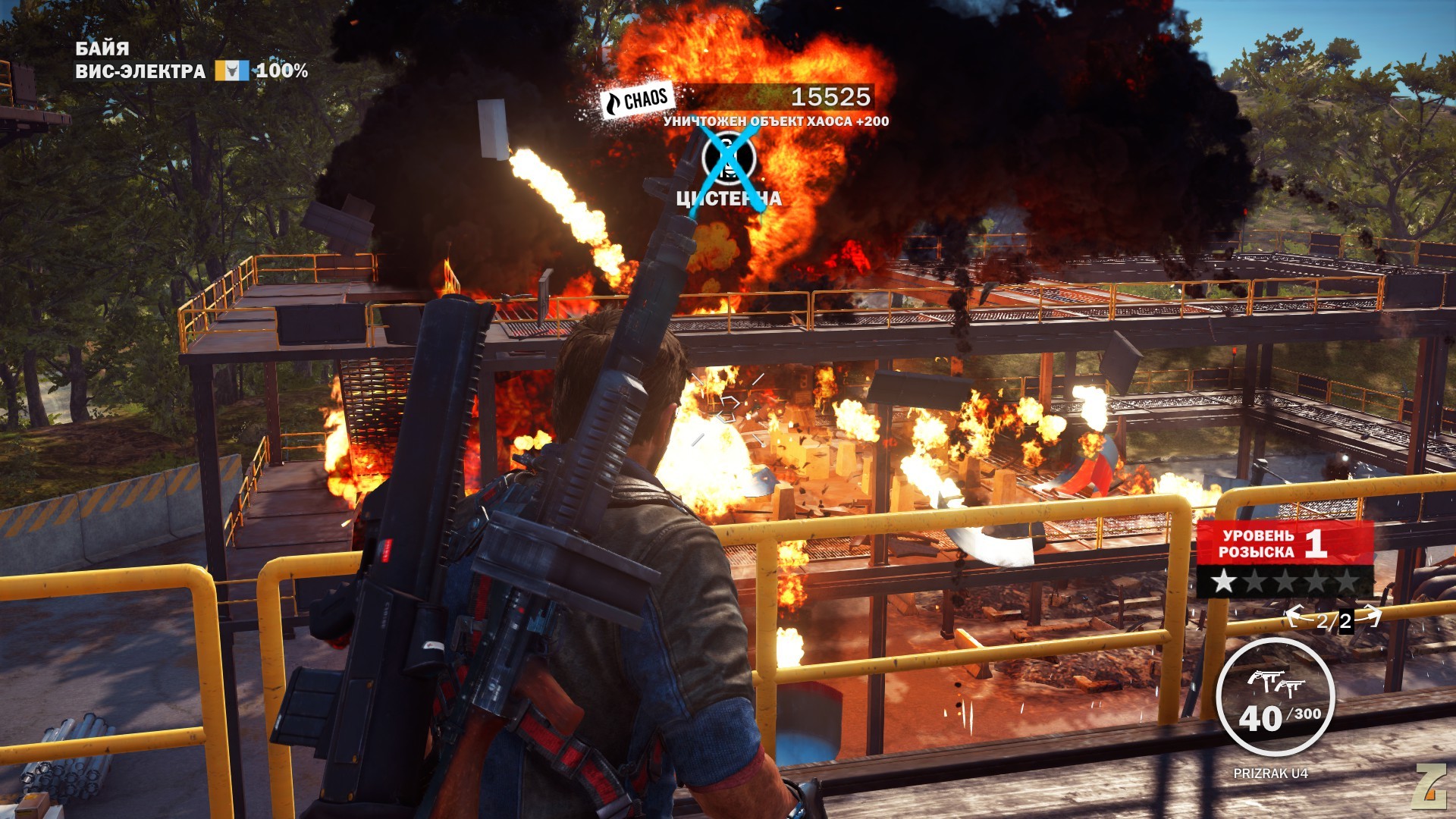Viewport: 1456px width, 819px height.
Task: Click the province flag beside Вис-Электра
Action: pos(231,71)
